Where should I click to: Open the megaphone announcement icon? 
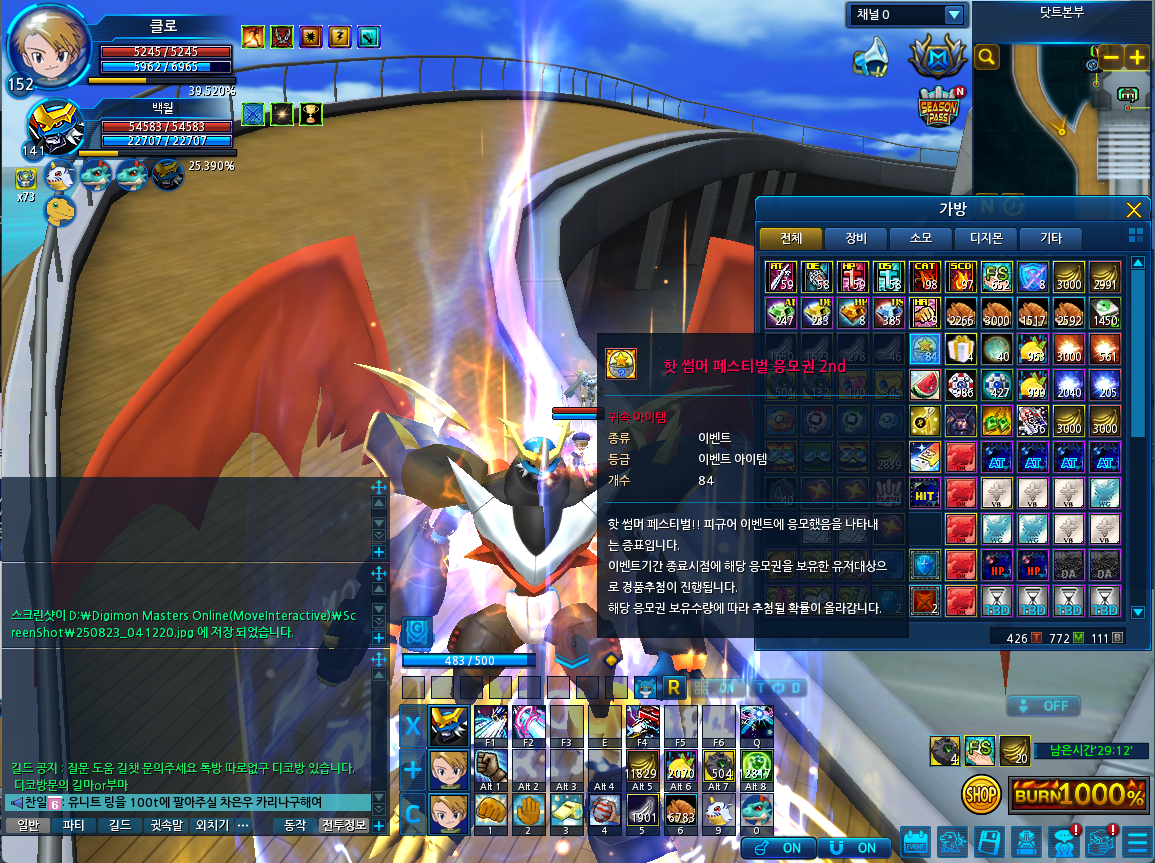pos(872,57)
